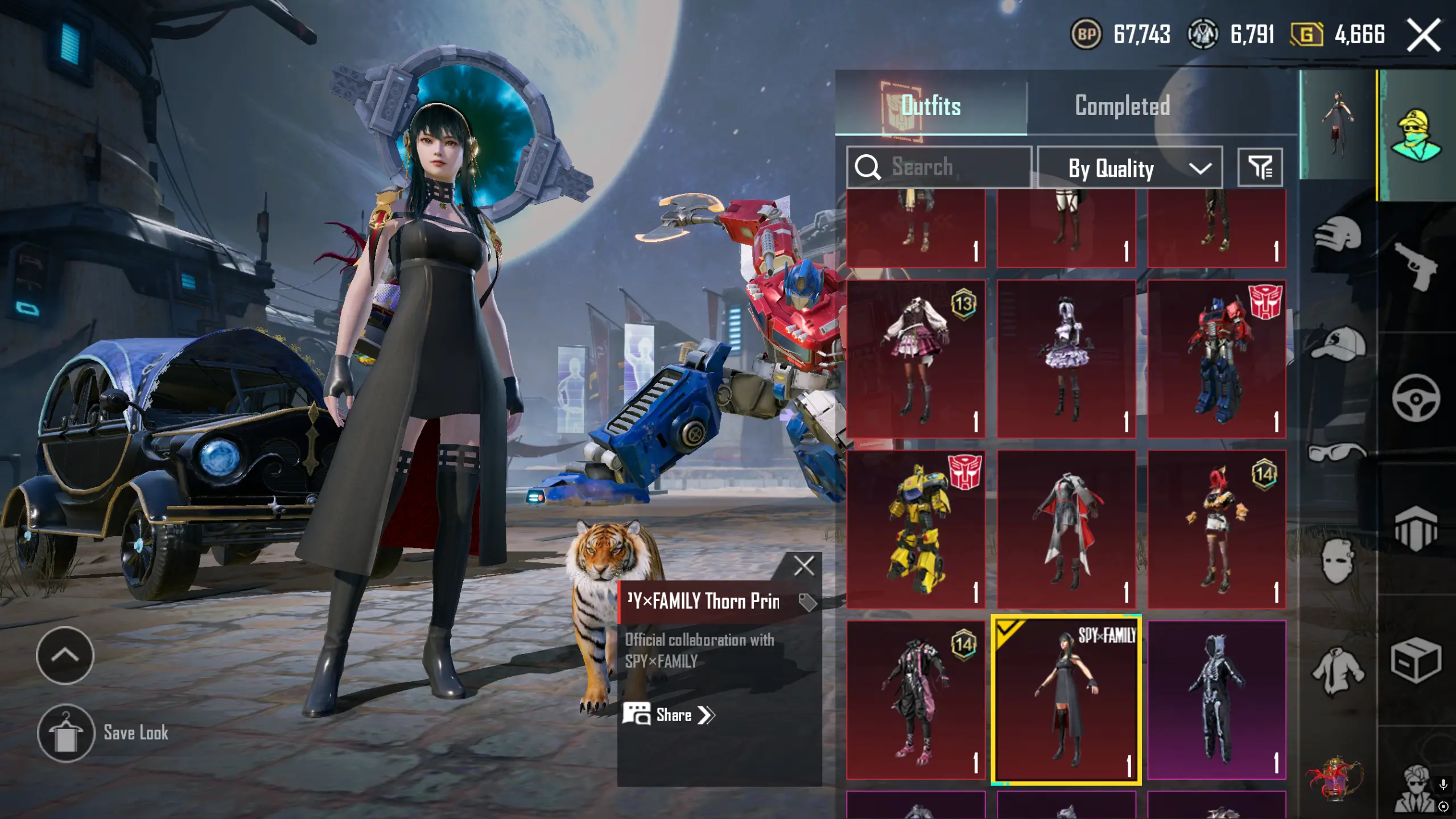Close the inventory screen
This screenshot has height=819, width=1456.
tap(1423, 35)
